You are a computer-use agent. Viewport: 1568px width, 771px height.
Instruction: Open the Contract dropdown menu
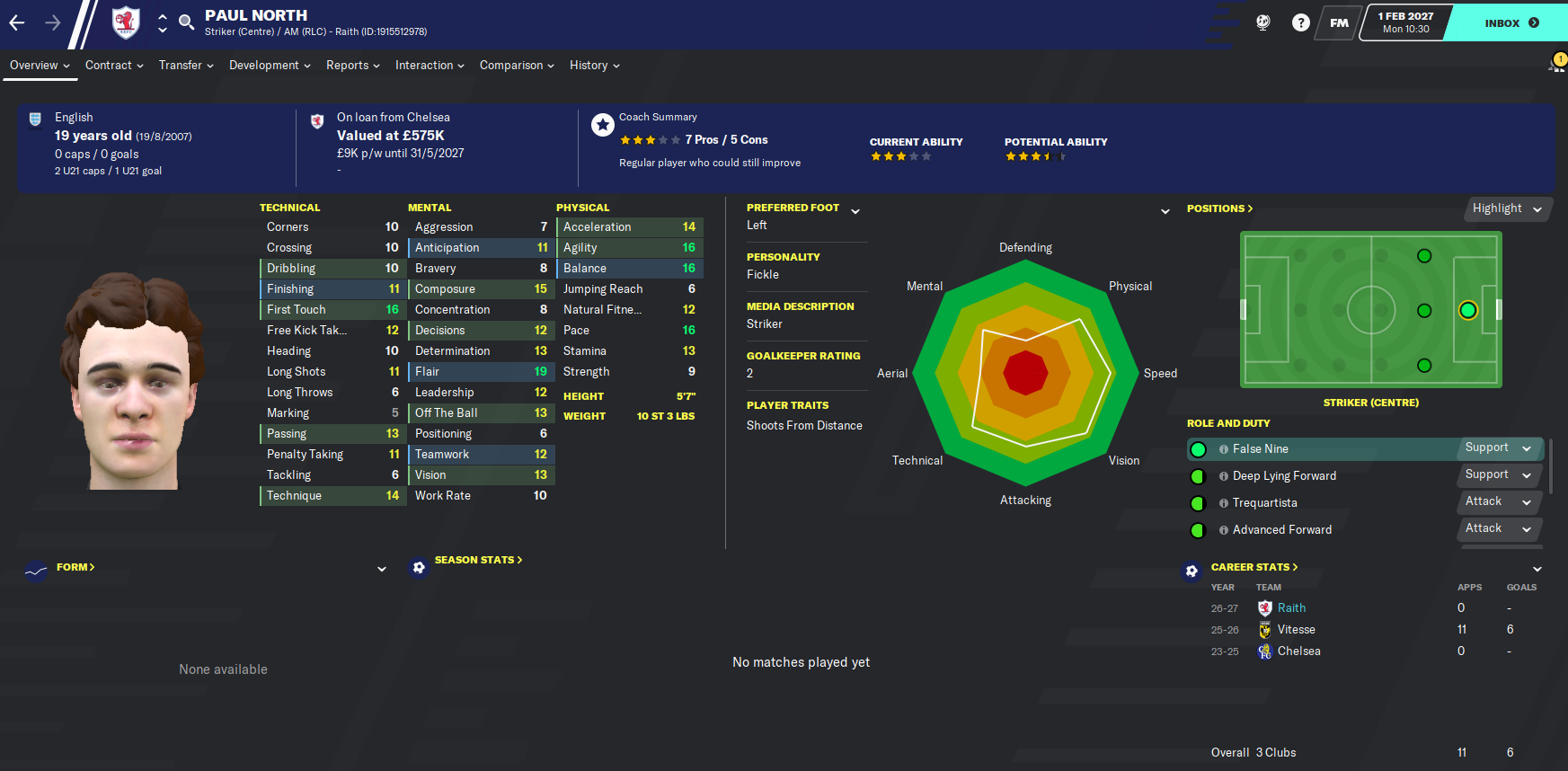tap(114, 66)
